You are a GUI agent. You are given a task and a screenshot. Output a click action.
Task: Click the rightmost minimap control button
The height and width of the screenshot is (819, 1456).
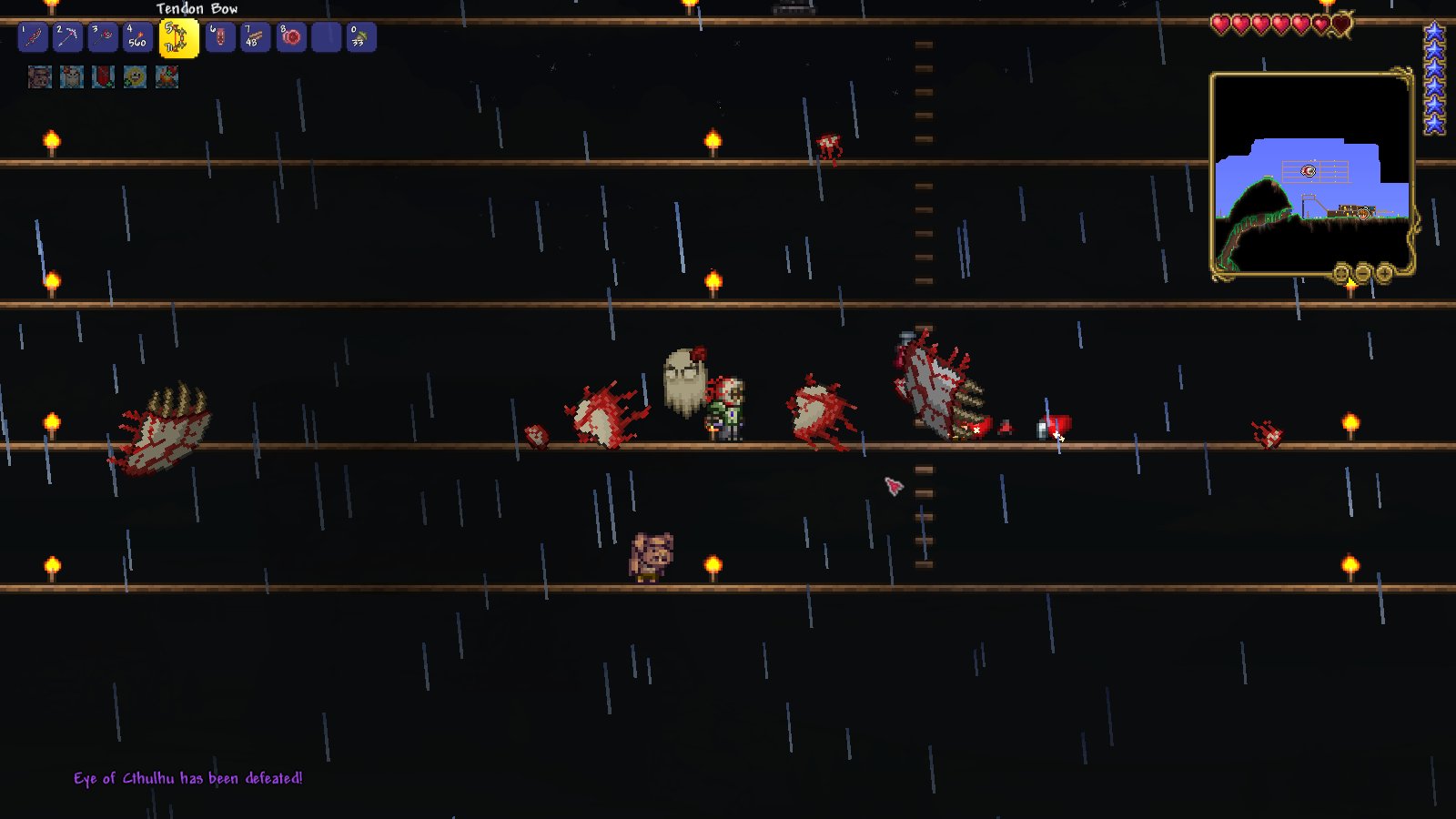pyautogui.click(x=1384, y=270)
